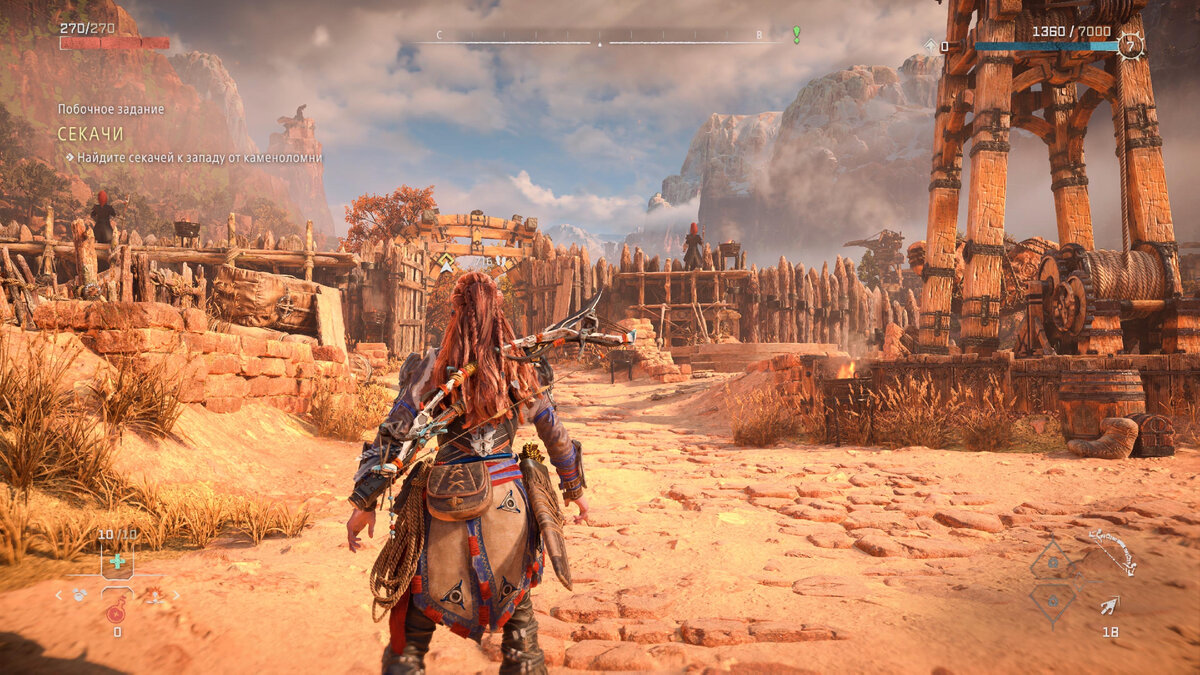This screenshot has height=675, width=1200.
Task: Choose the arrow ammo type icon
Action: pyautogui.click(x=1109, y=605)
